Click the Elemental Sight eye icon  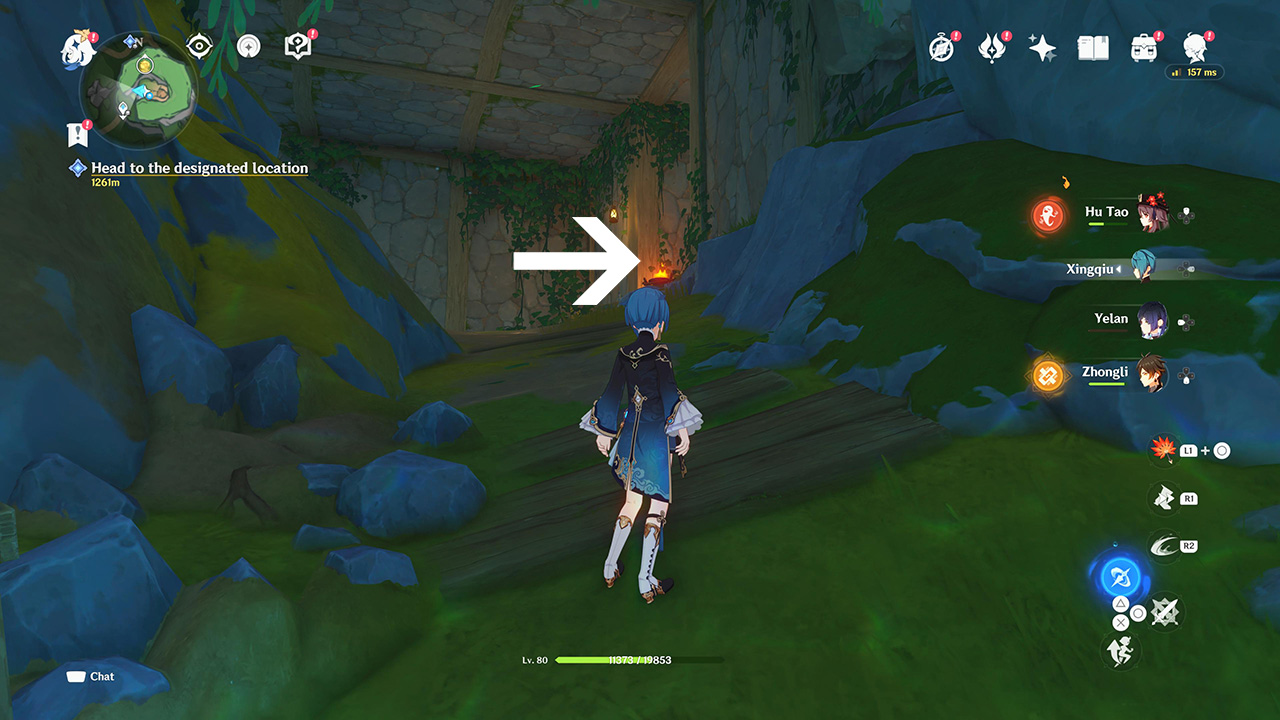click(199, 45)
